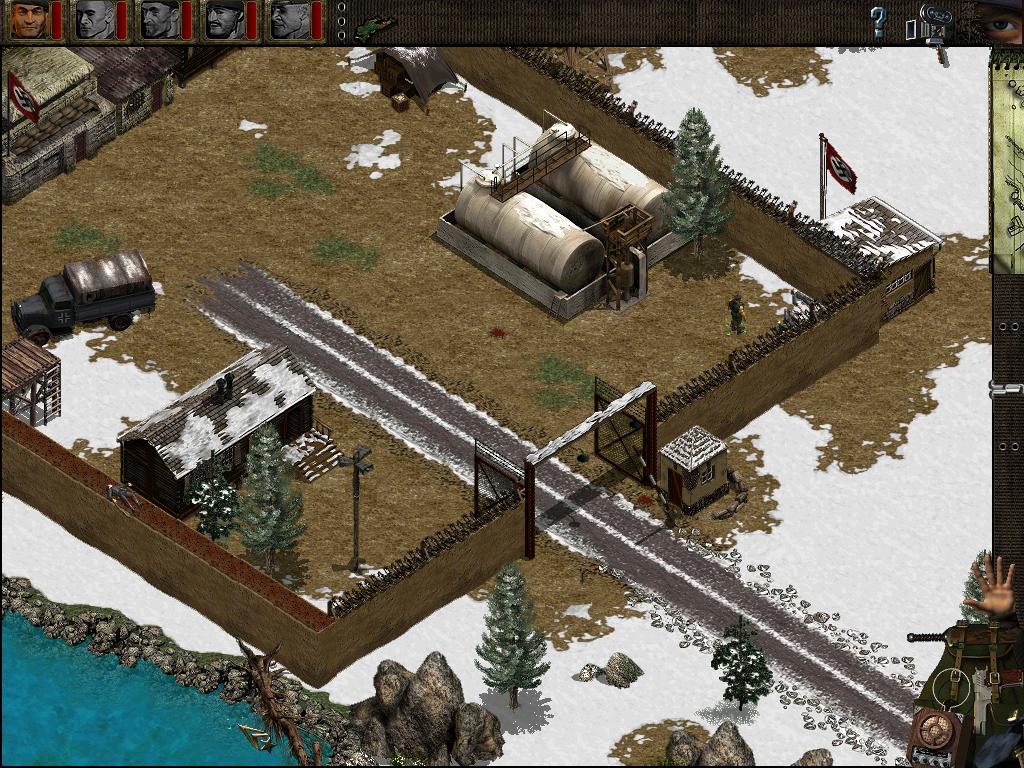The image size is (1024, 768).
Task: Choose the bald commando portrait
Action: 95,20
